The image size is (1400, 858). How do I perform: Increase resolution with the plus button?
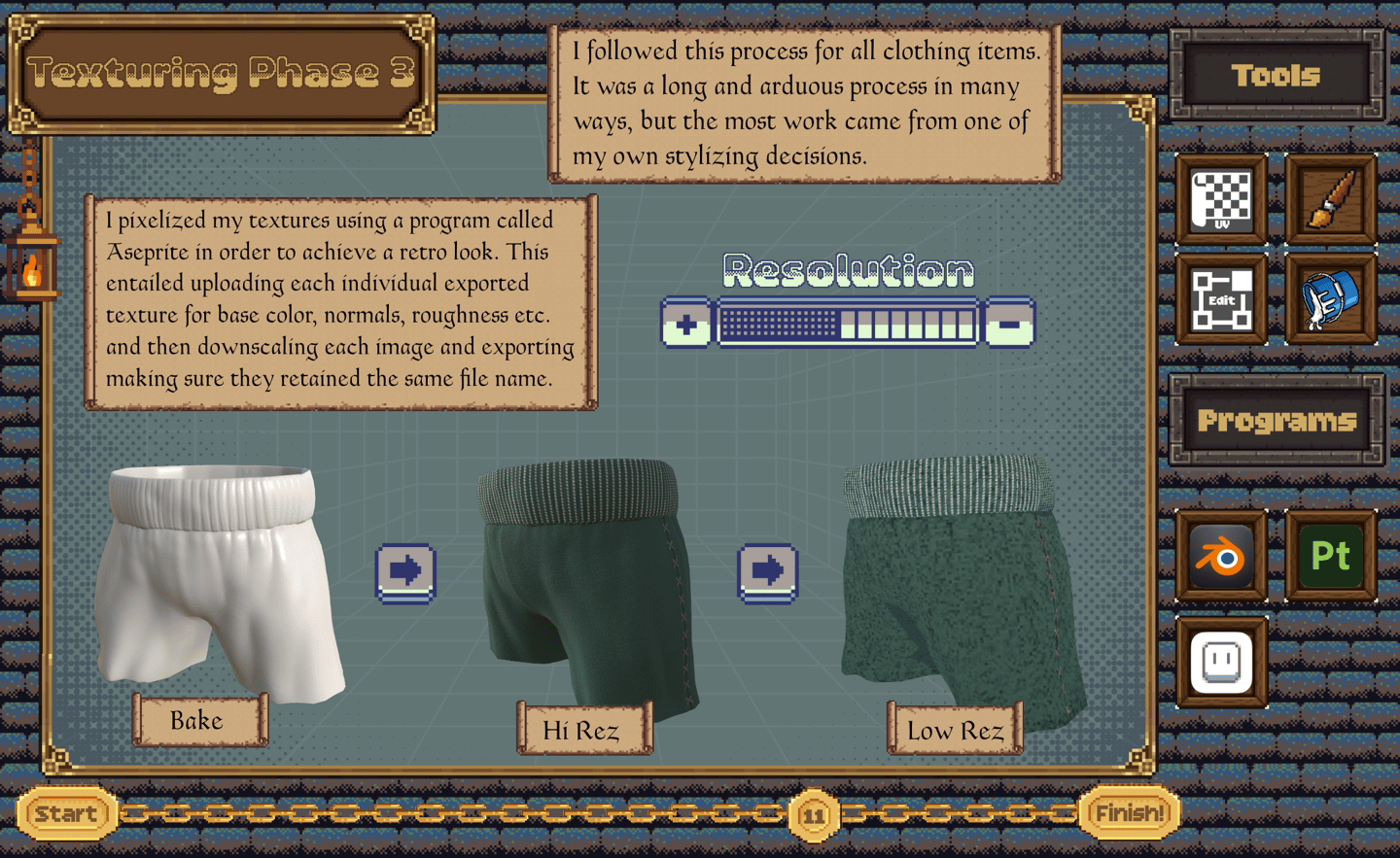coord(686,324)
